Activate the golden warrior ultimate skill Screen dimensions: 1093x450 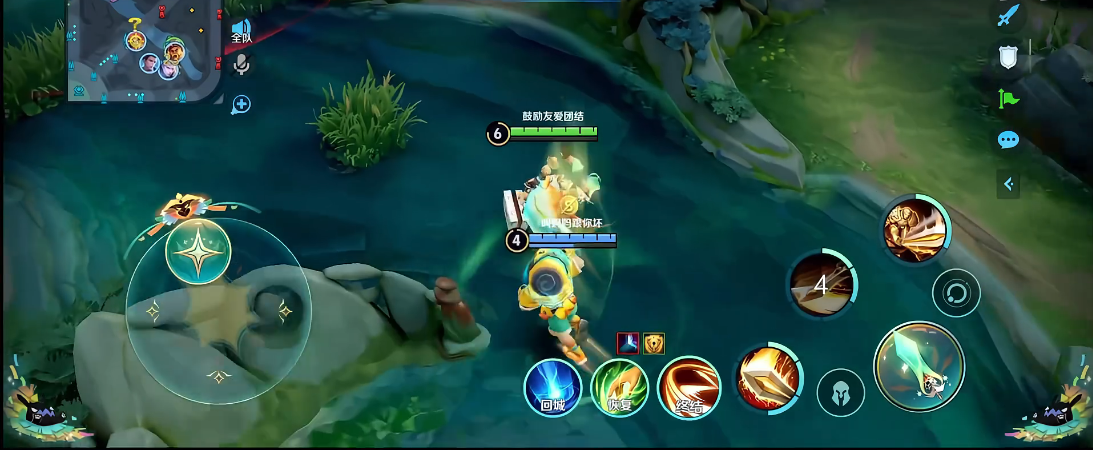[915, 230]
